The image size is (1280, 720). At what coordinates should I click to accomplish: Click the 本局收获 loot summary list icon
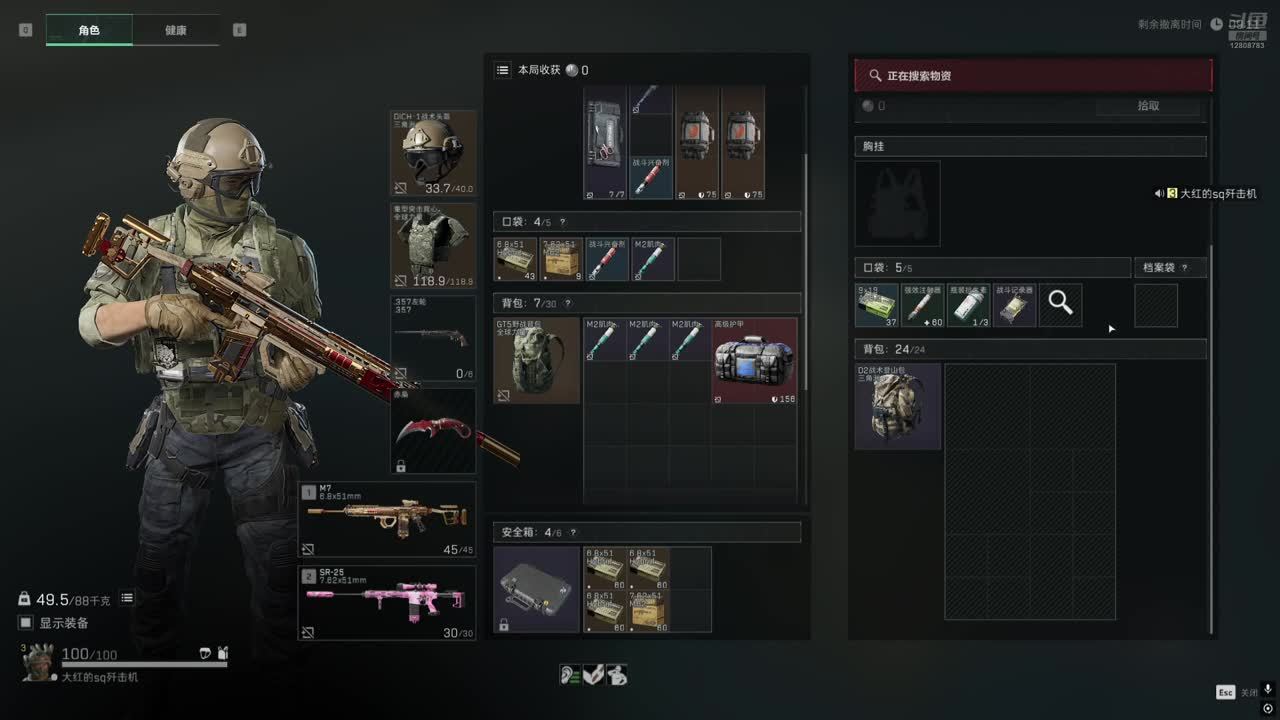(x=503, y=70)
